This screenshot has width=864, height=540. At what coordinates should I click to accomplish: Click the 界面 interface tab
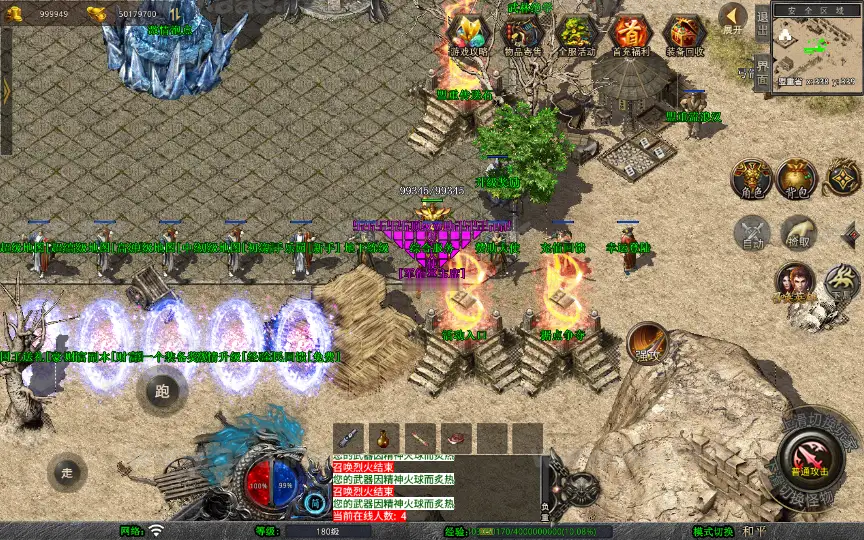(762, 72)
